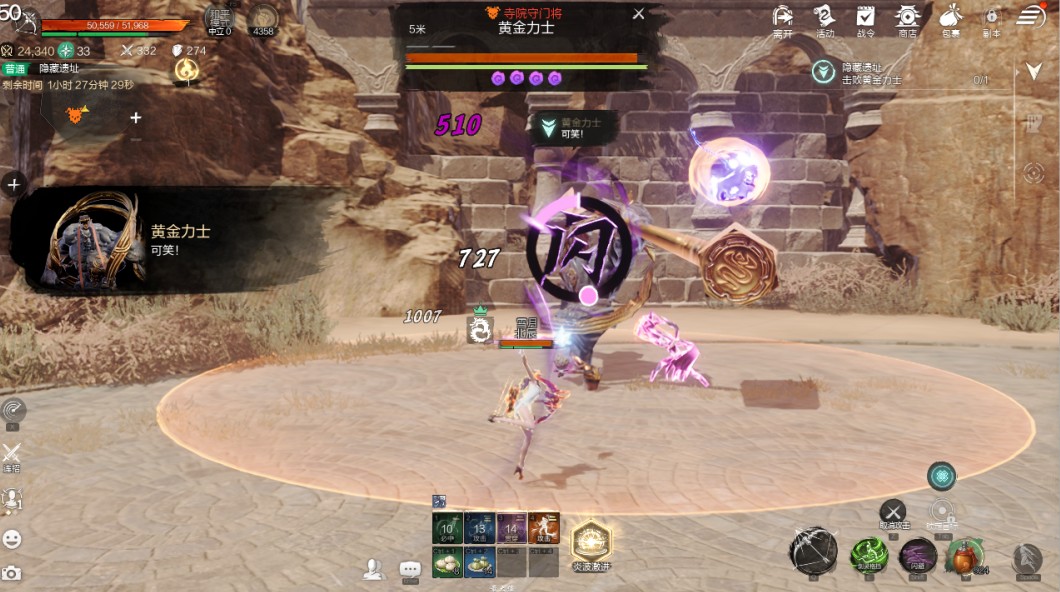Toggle the 和平模式 (Peace Mode) button
1060x592 pixels.
pyautogui.click(x=218, y=19)
